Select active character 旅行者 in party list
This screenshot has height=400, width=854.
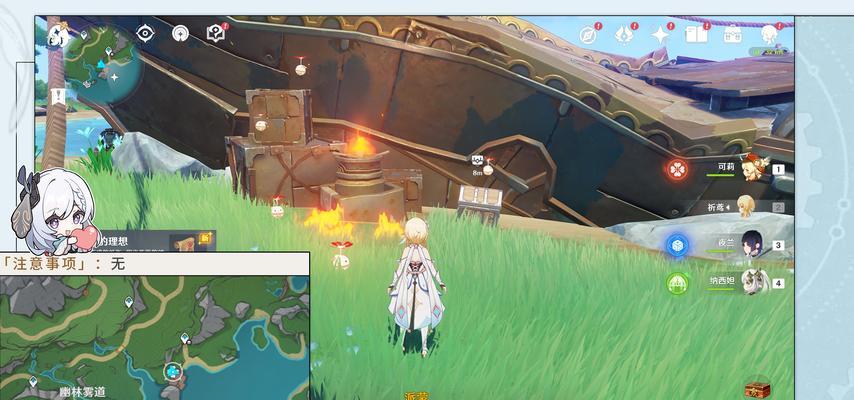pos(747,206)
